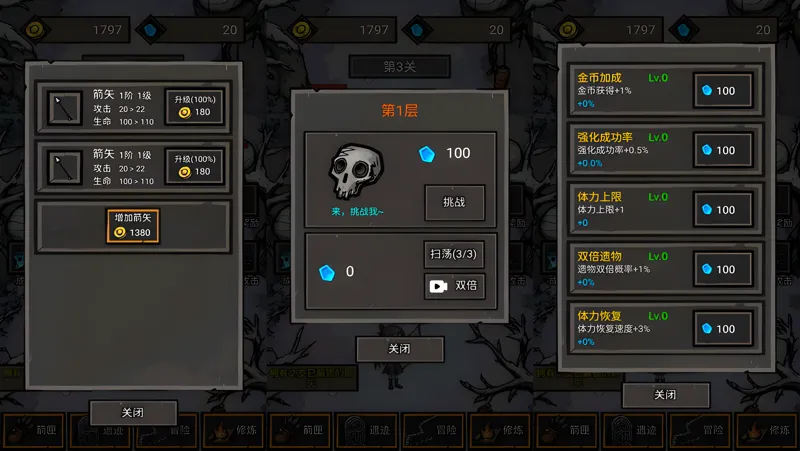
Task: Close the 第1层 challenge dialog
Action: coord(399,349)
